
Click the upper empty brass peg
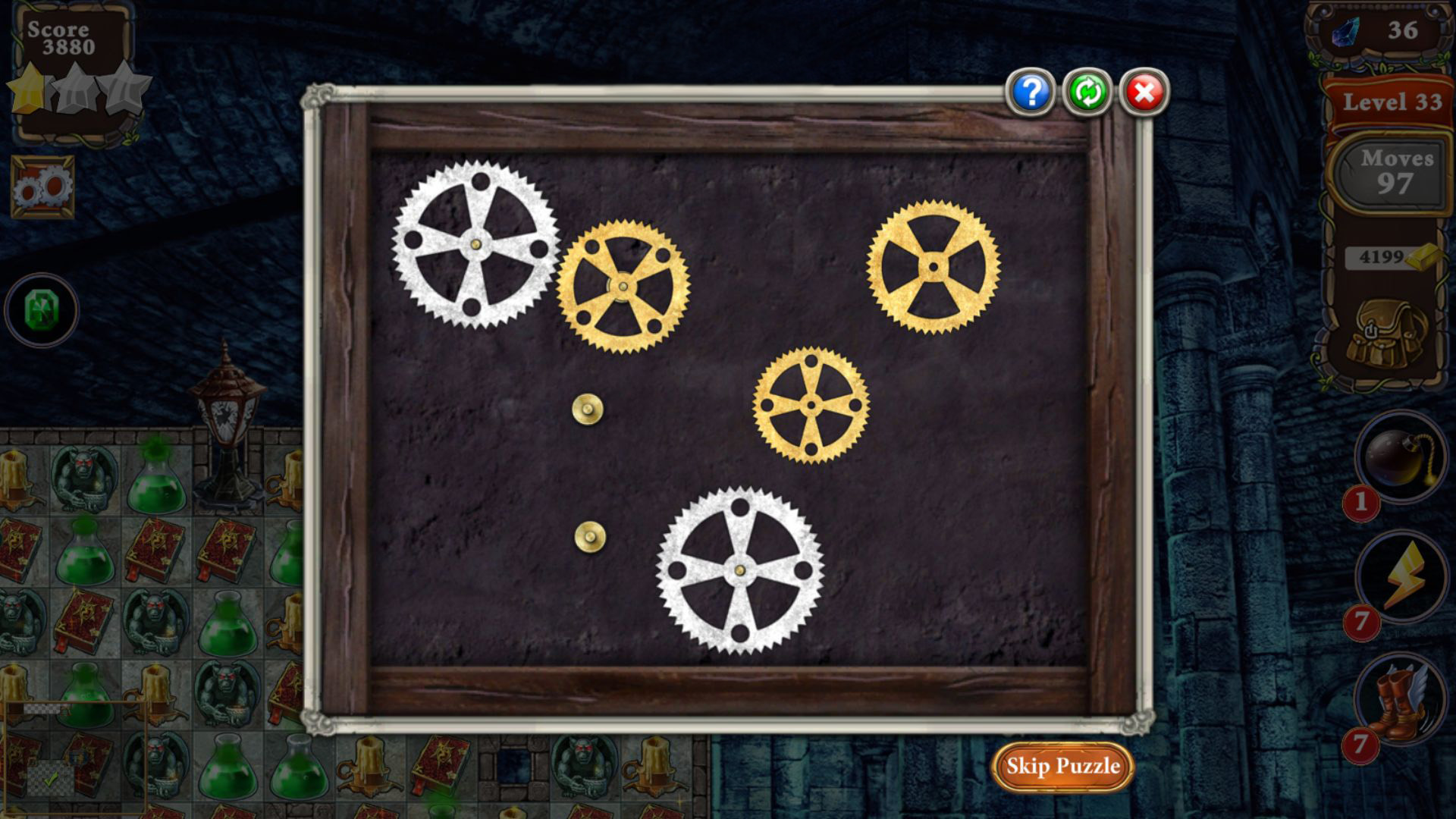(588, 409)
